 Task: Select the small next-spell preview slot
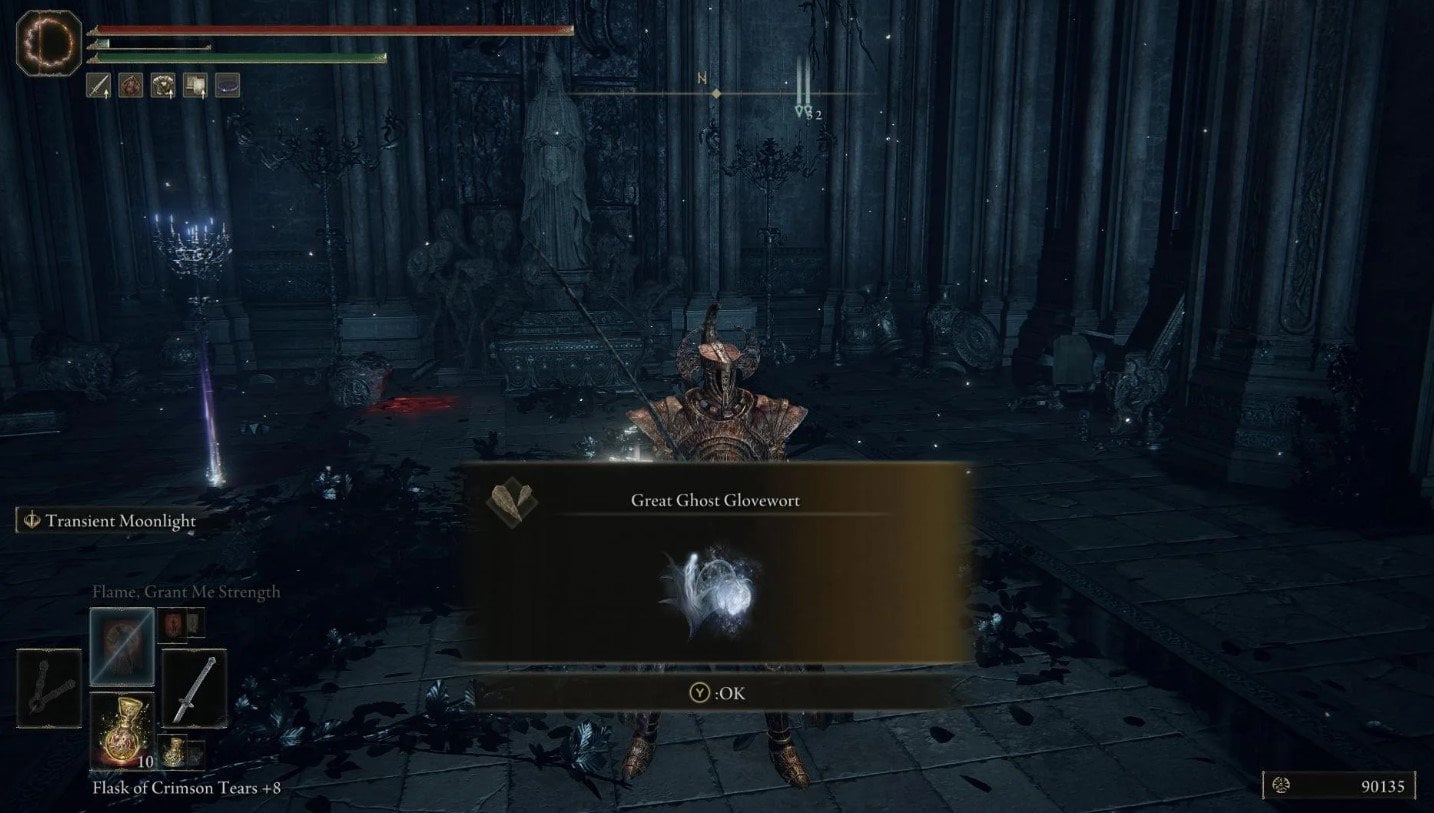[174, 622]
